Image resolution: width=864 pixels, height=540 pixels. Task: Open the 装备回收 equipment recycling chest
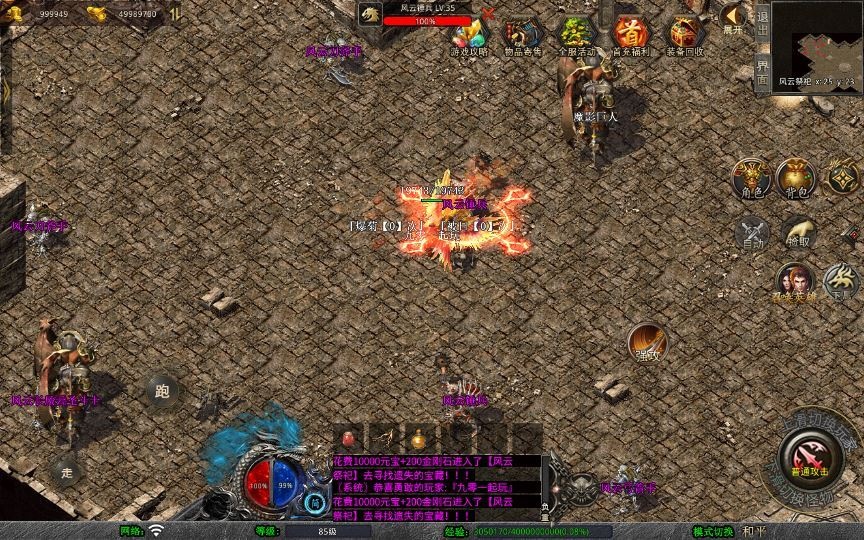(x=685, y=35)
